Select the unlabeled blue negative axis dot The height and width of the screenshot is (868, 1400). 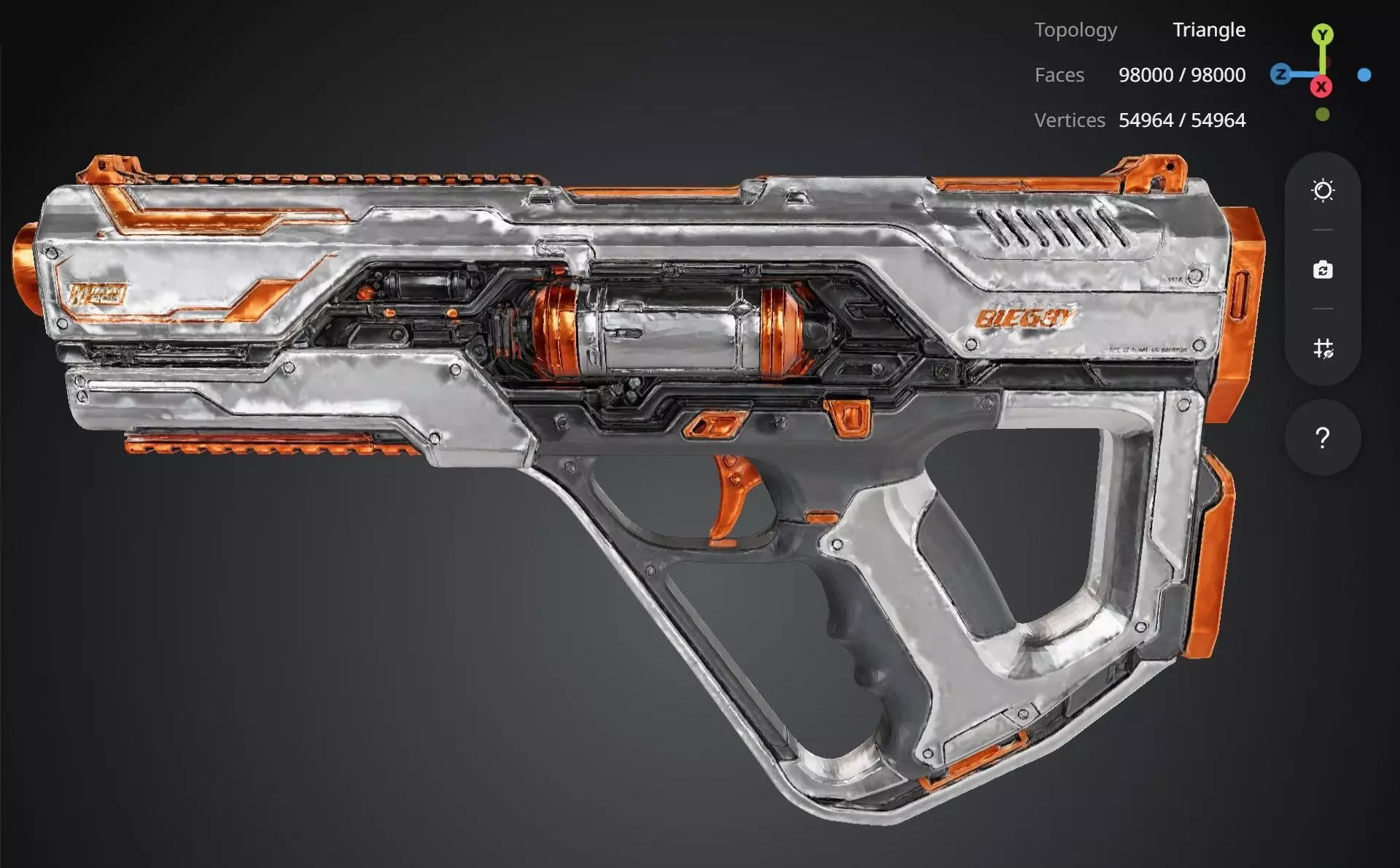(x=1364, y=74)
